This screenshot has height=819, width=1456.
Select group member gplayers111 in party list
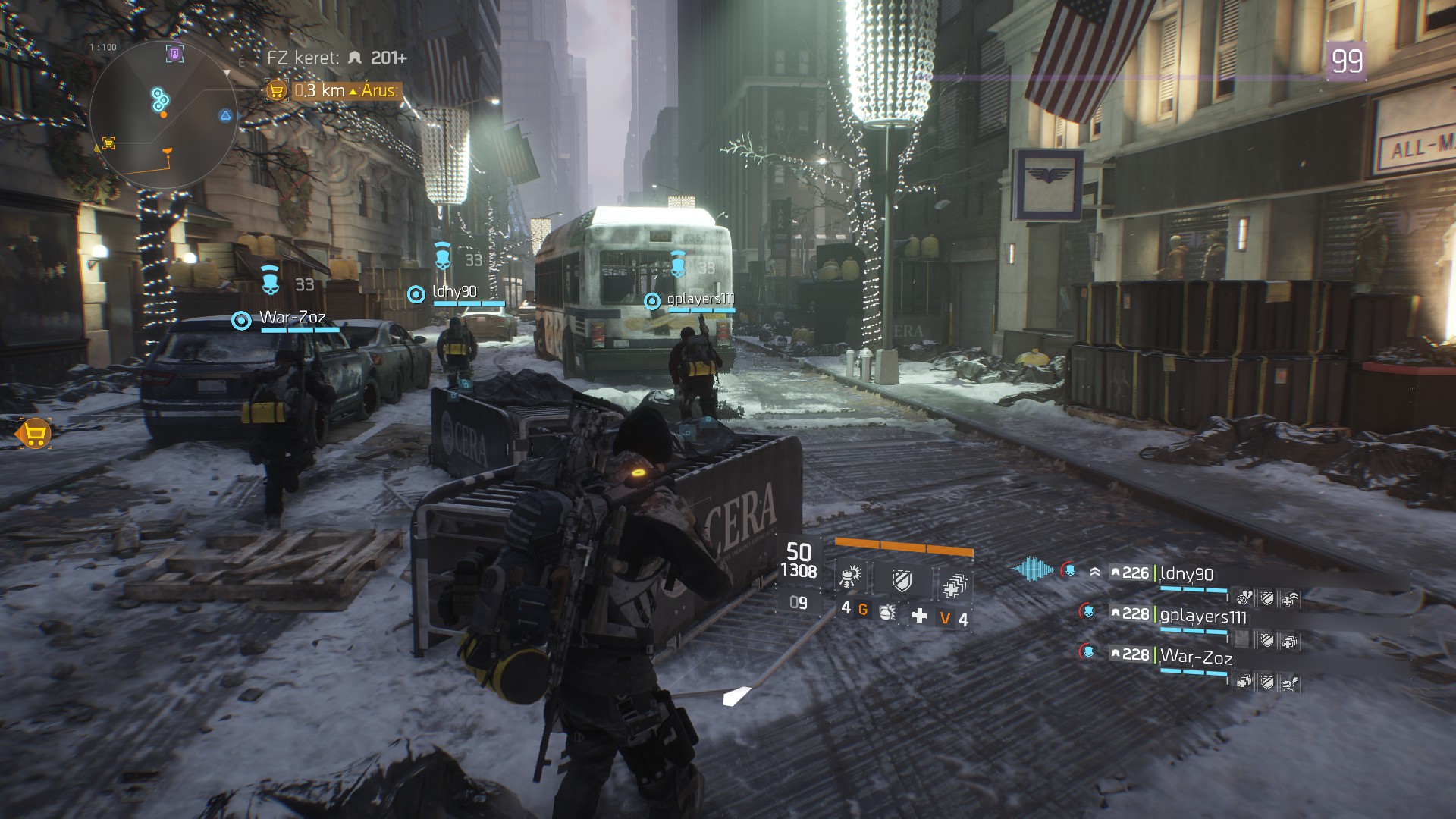[x=1203, y=615]
